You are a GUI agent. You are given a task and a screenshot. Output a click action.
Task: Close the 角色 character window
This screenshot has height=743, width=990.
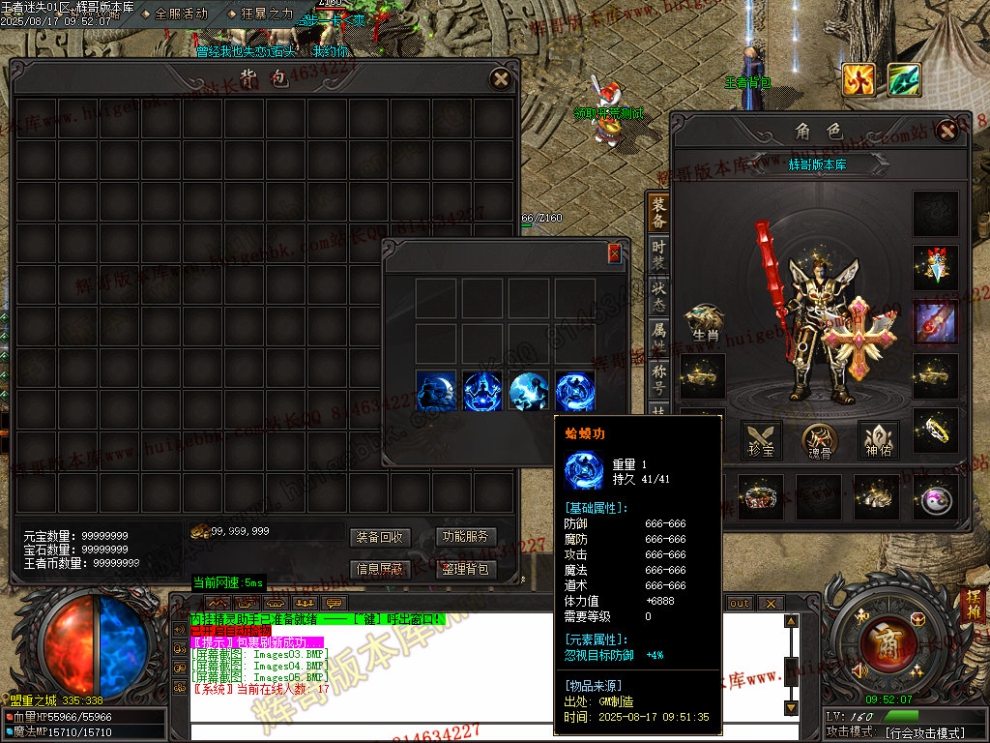(x=947, y=130)
